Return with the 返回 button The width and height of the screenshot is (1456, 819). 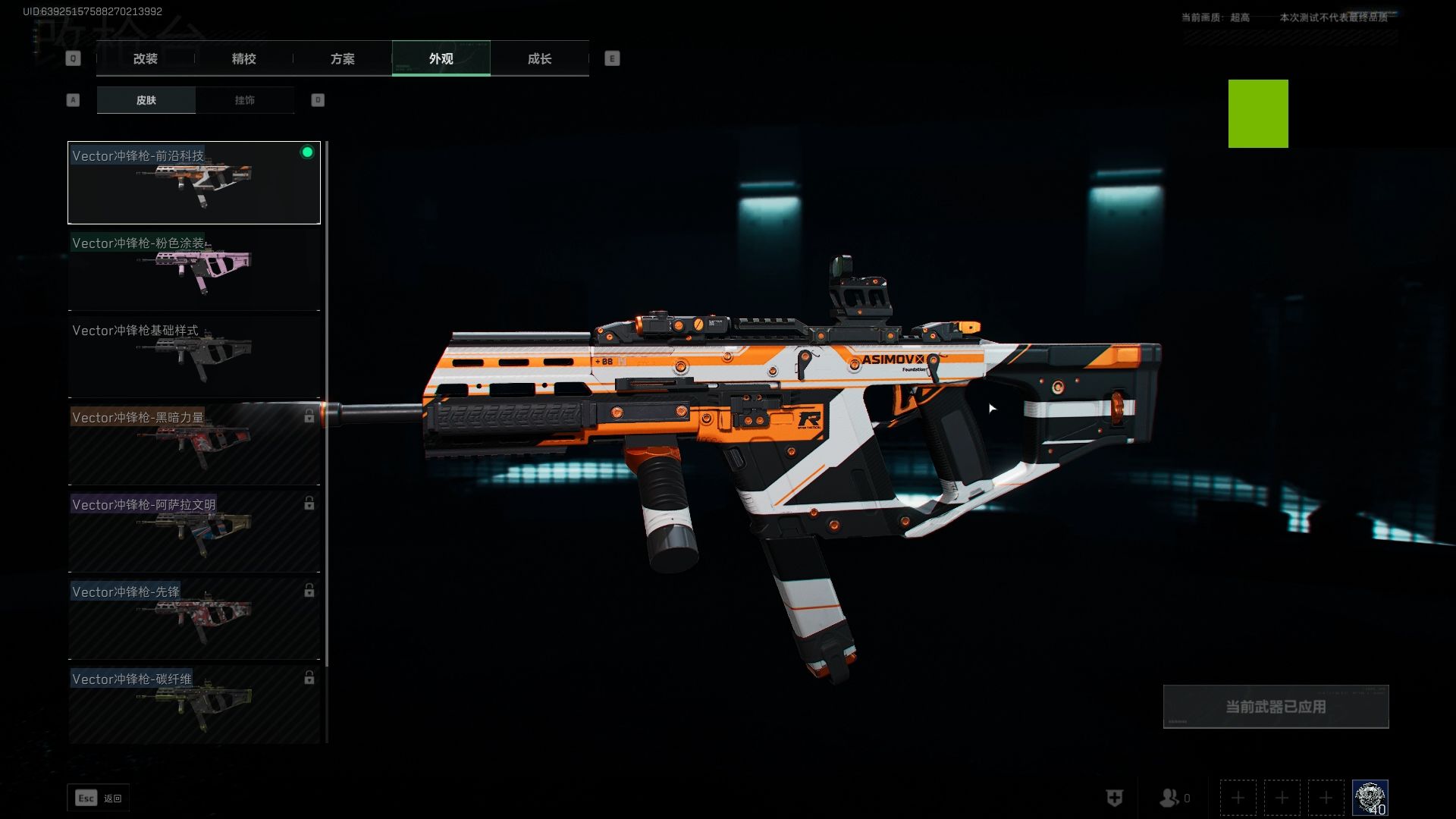99,798
